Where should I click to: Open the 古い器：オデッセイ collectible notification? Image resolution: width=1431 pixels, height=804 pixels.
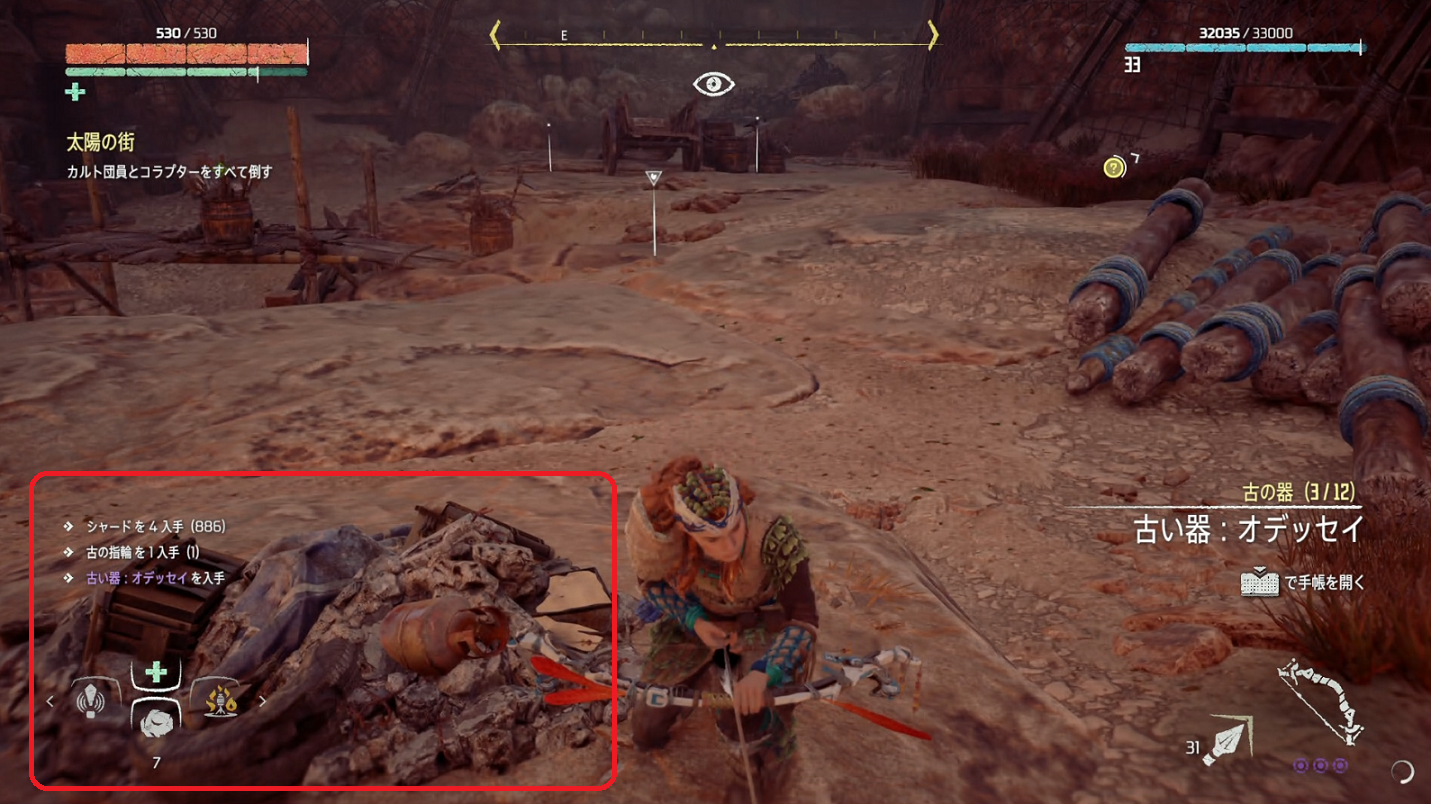[x=1248, y=528]
